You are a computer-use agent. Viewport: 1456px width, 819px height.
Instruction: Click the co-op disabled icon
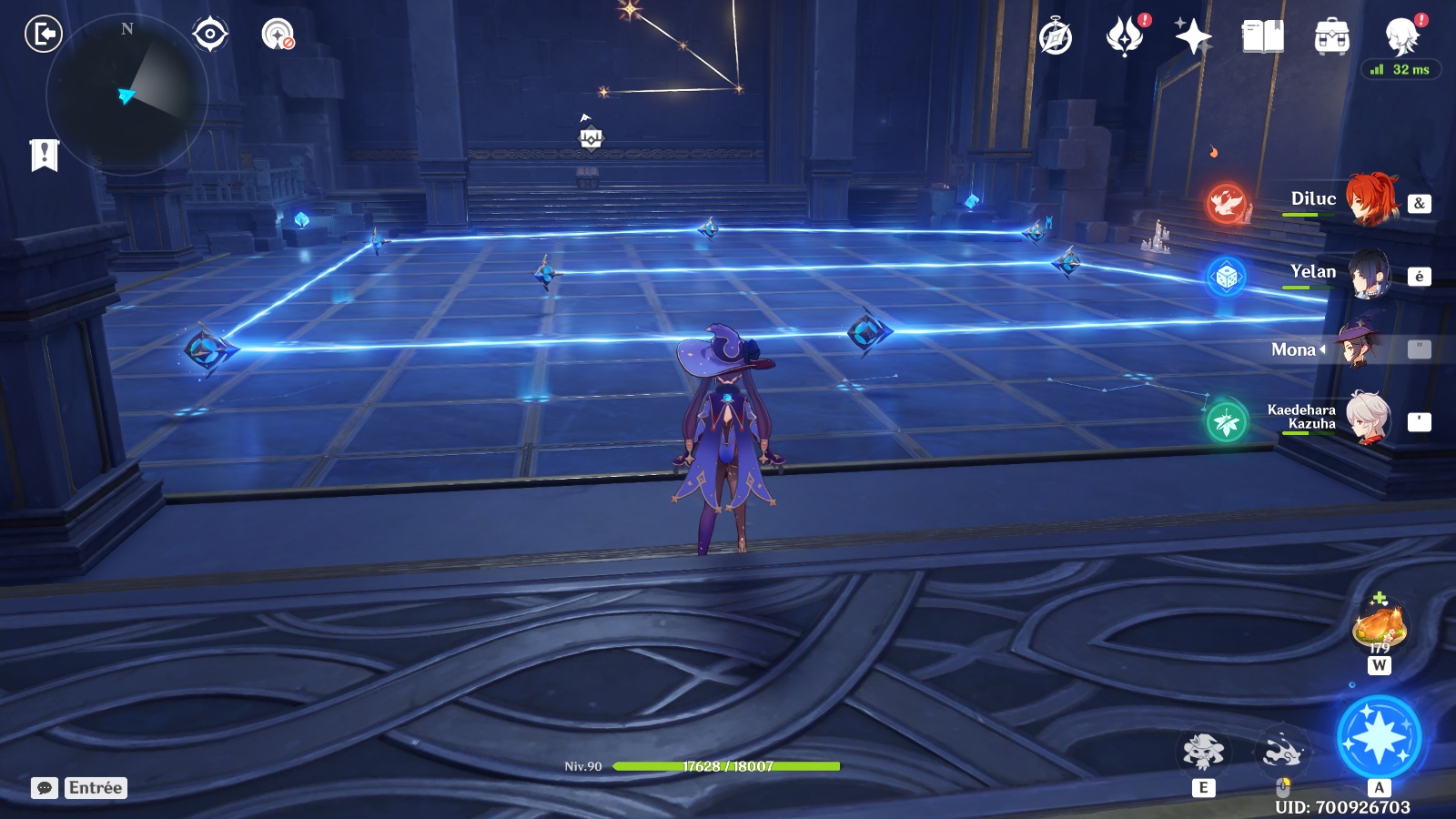[278, 35]
